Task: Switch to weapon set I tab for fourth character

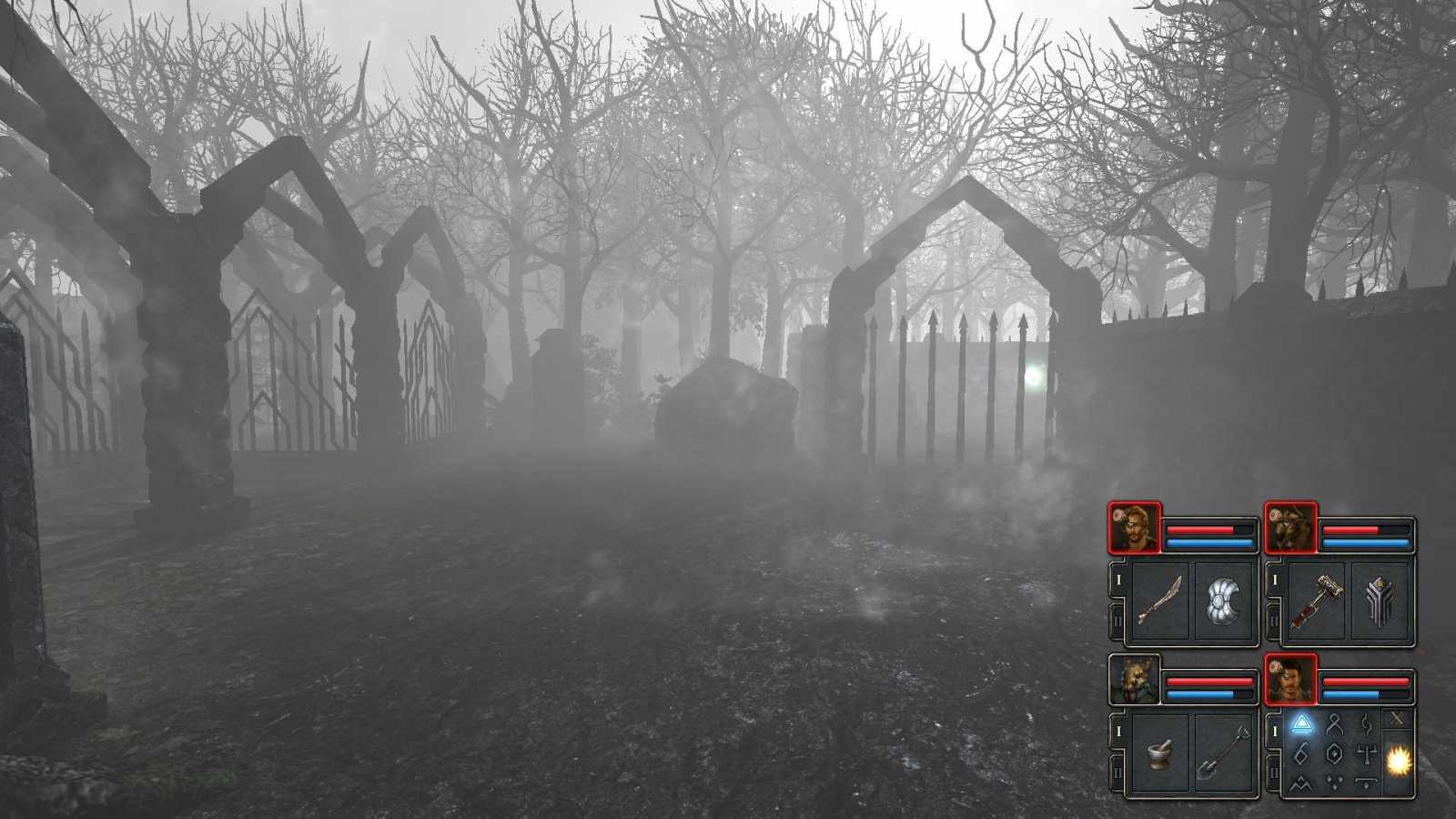Action: point(1275,731)
